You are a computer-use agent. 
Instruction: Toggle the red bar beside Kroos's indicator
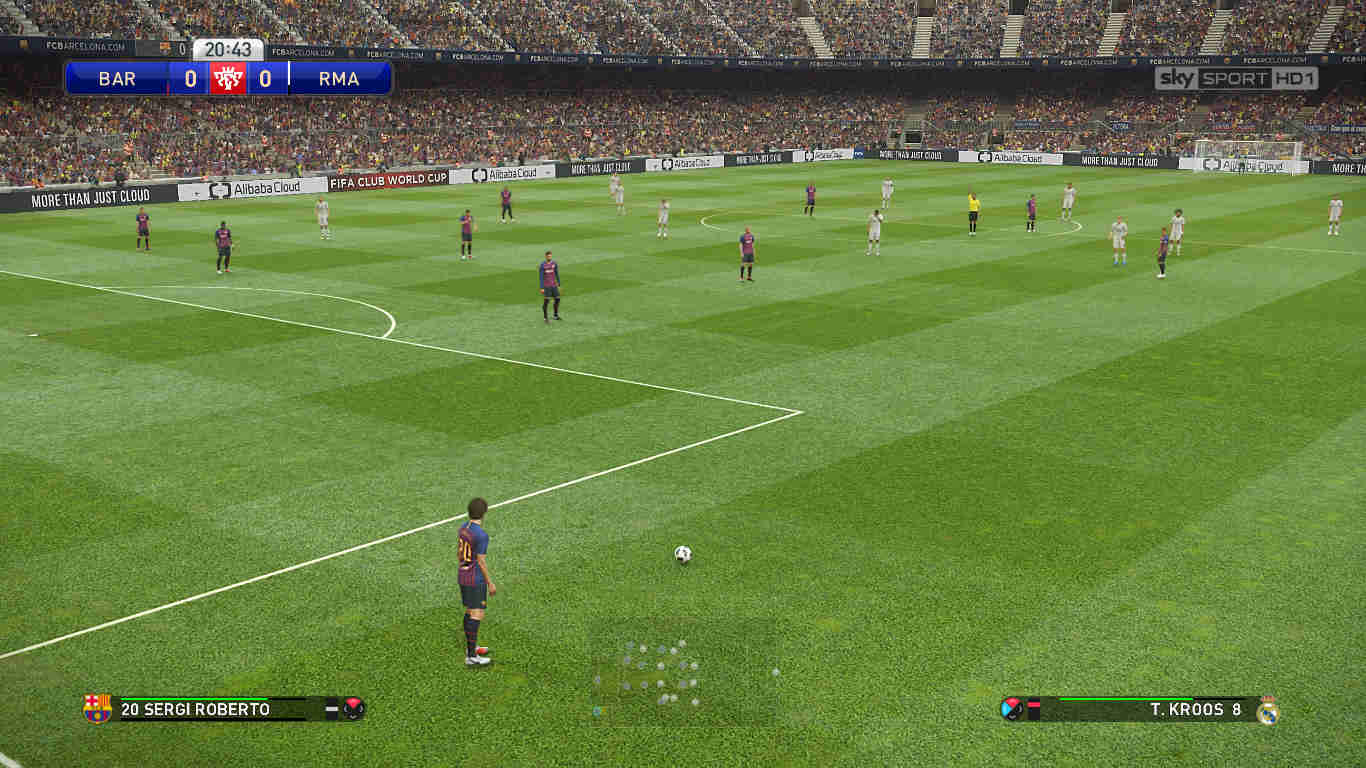click(x=1033, y=702)
